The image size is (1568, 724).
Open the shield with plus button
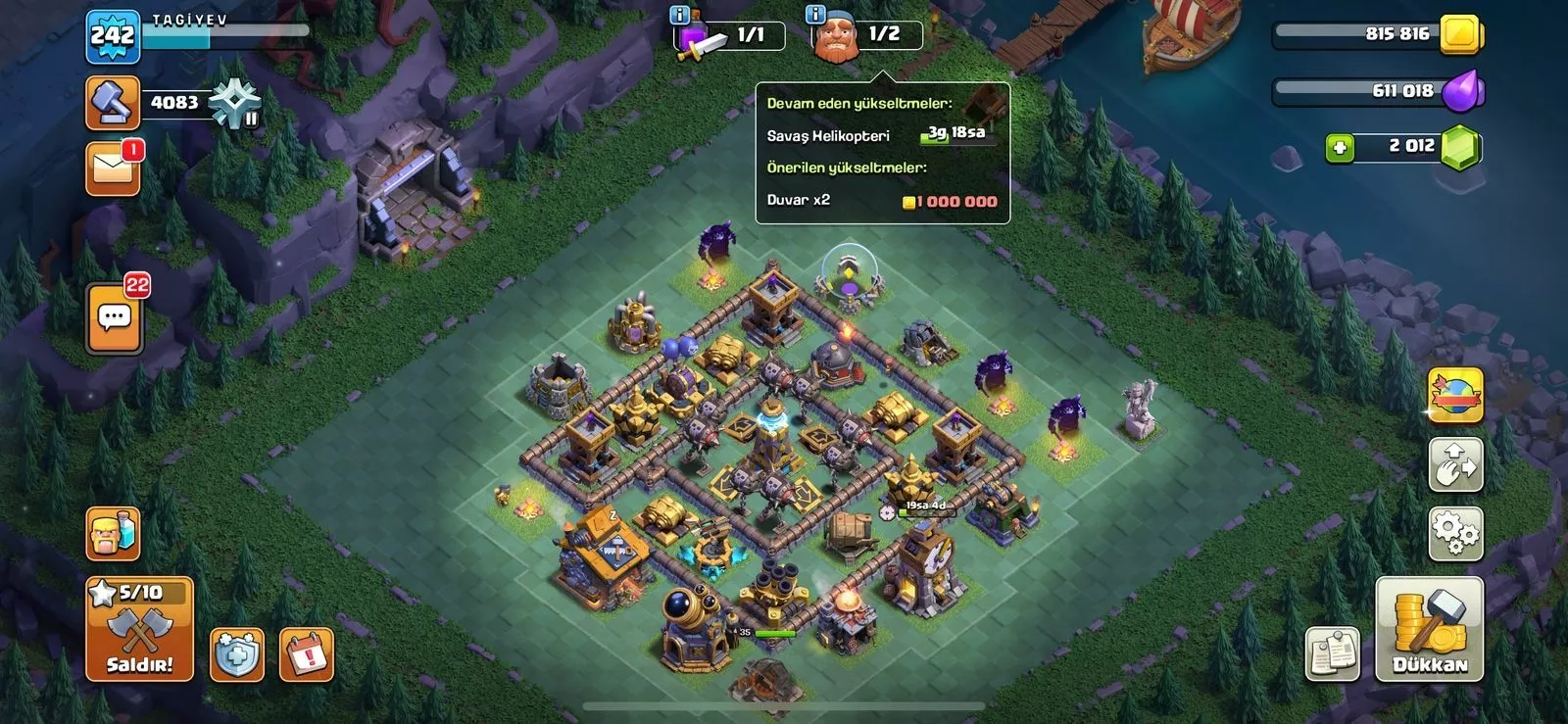[x=237, y=654]
